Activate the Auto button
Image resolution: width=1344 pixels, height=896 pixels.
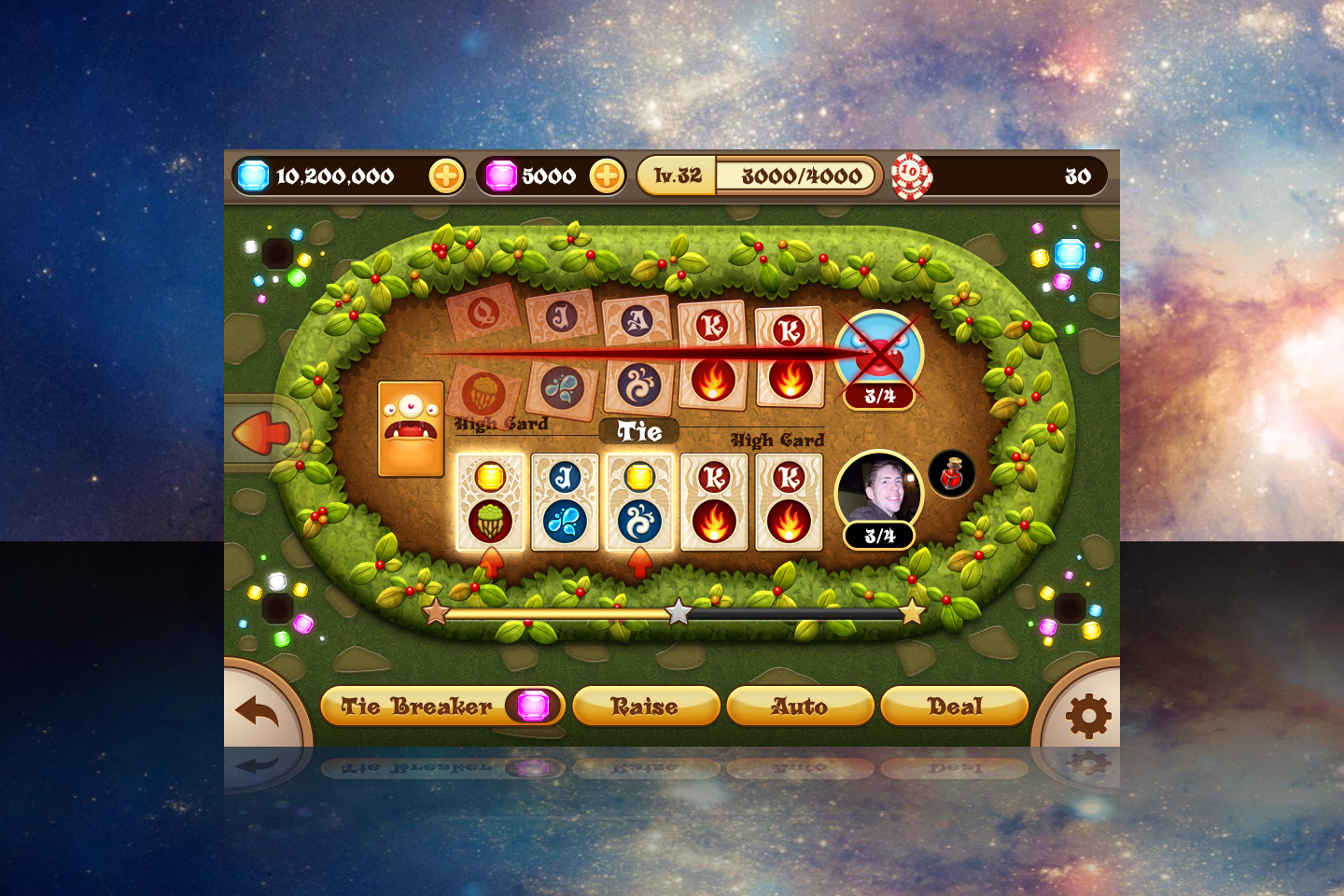click(799, 707)
